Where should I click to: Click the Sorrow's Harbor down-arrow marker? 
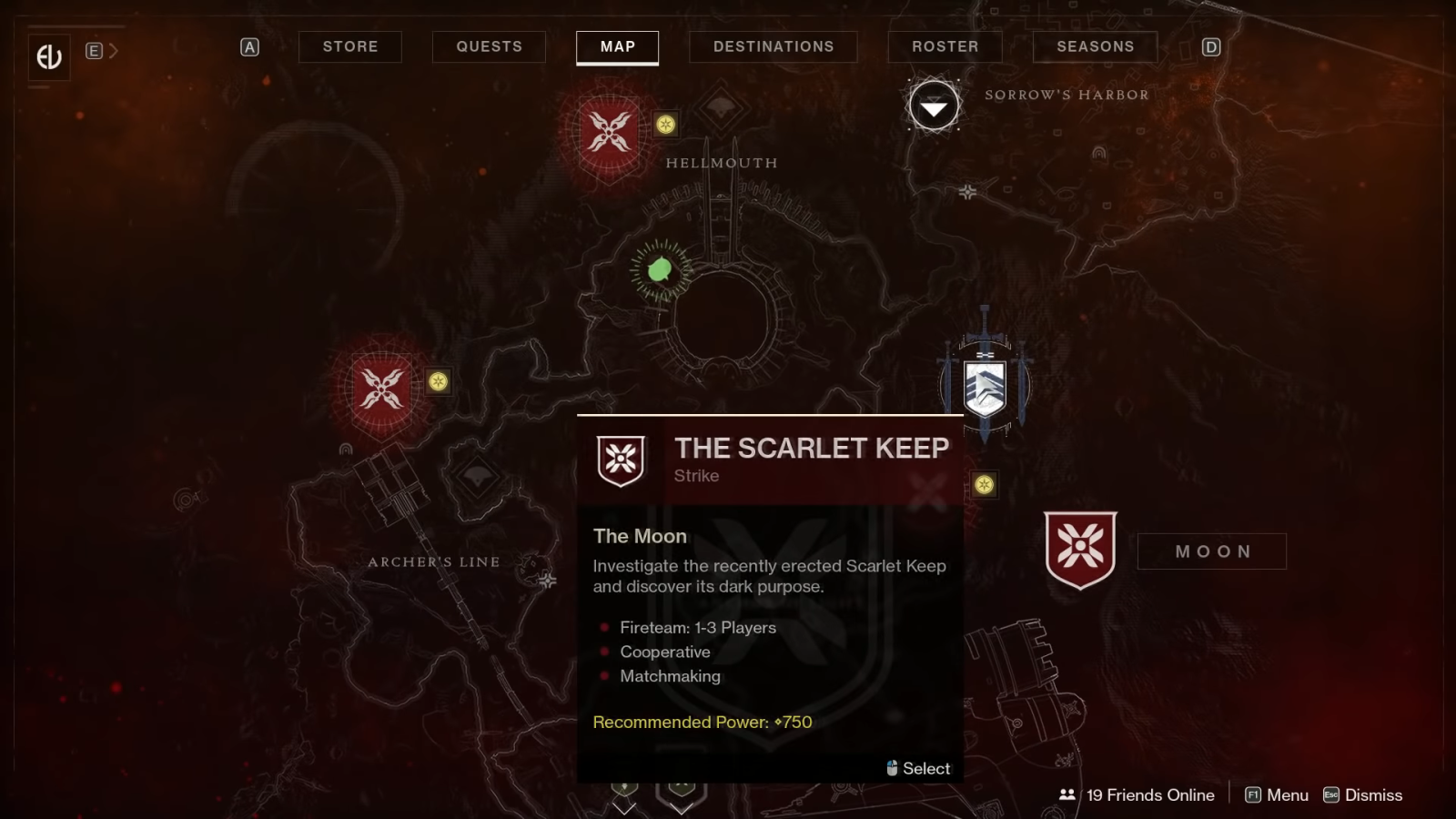[934, 107]
